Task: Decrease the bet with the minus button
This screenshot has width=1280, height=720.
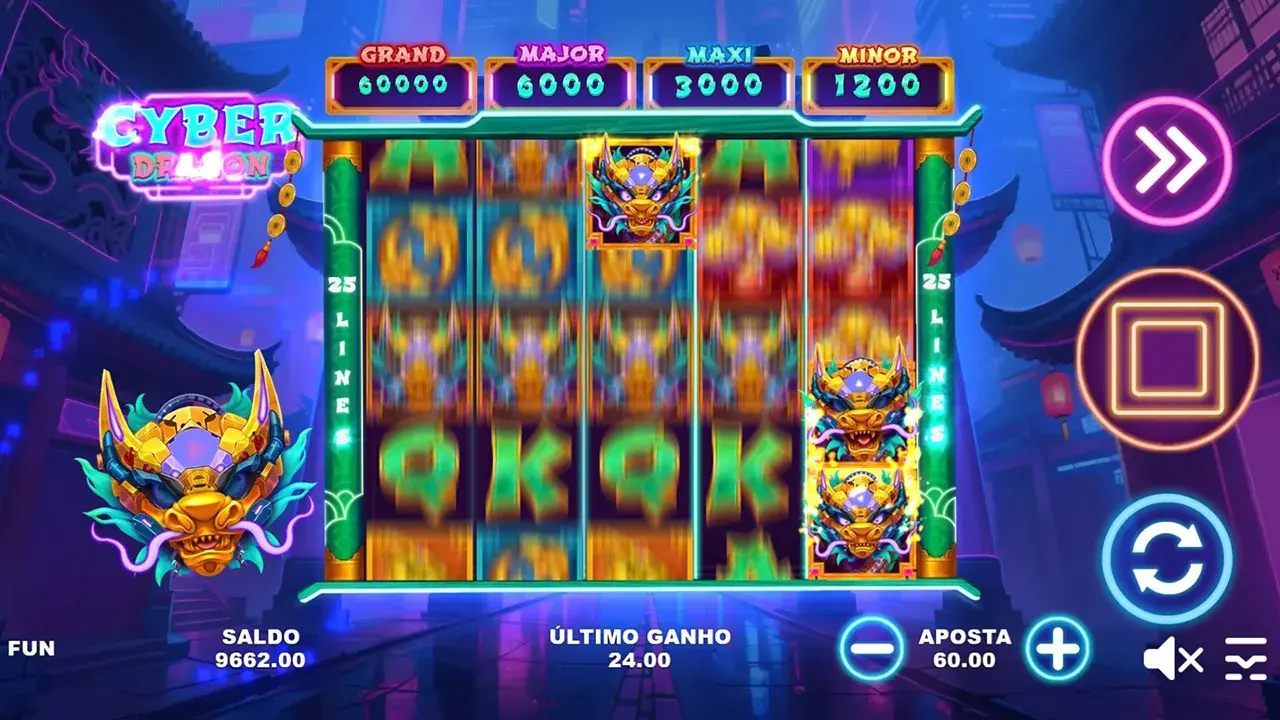Action: pos(873,650)
